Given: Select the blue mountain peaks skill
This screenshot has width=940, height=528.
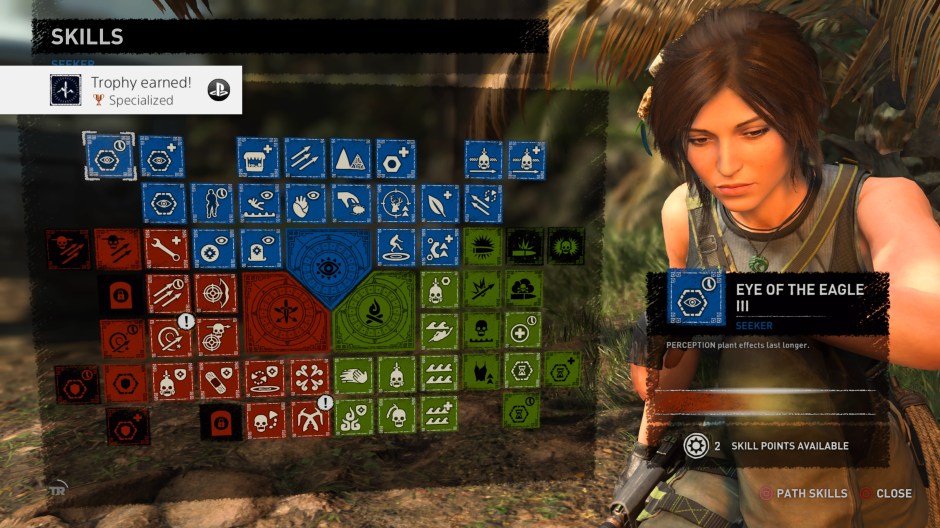Looking at the screenshot, I should point(350,158).
